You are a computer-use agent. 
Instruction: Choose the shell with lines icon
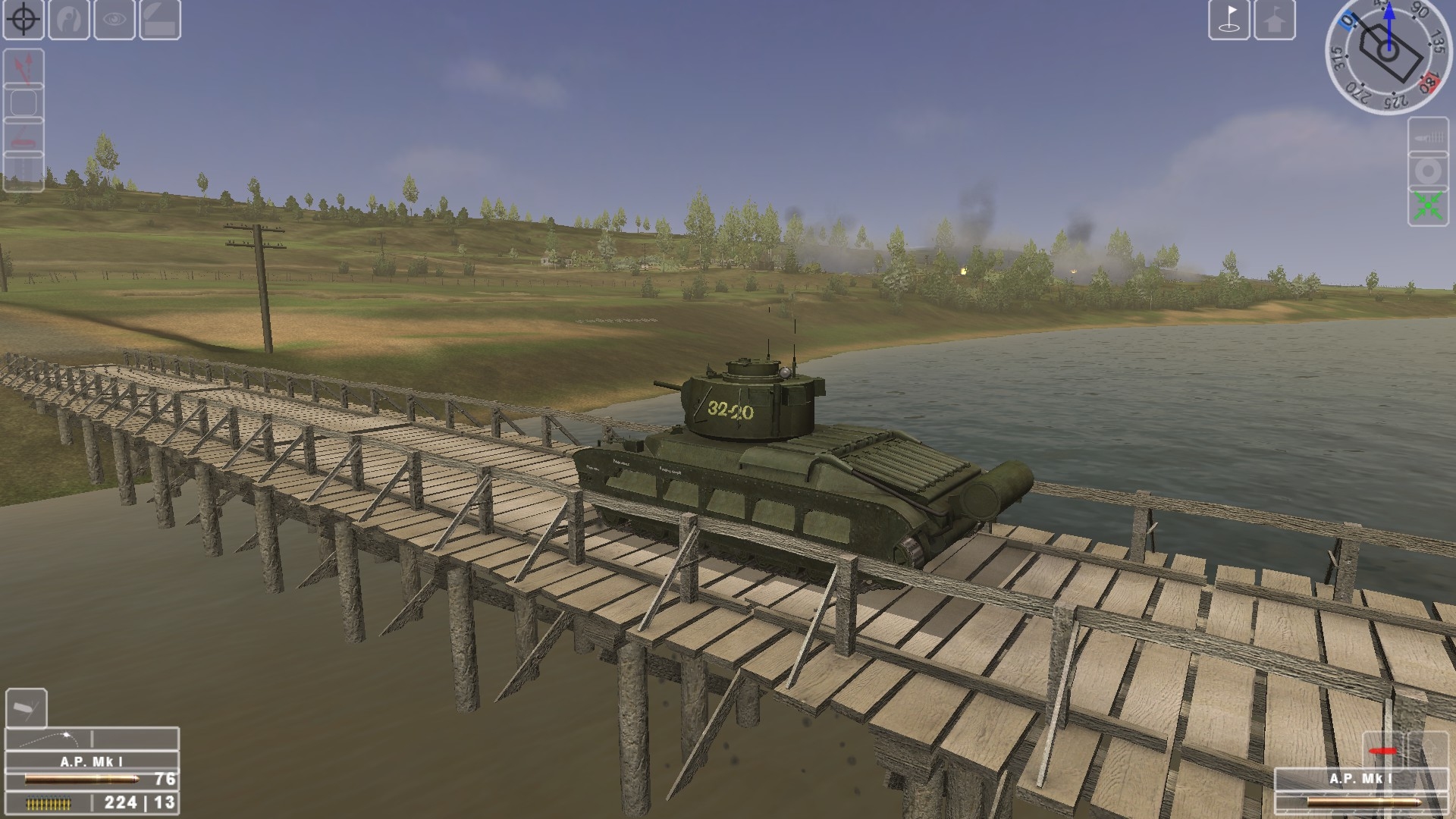click(1428, 137)
